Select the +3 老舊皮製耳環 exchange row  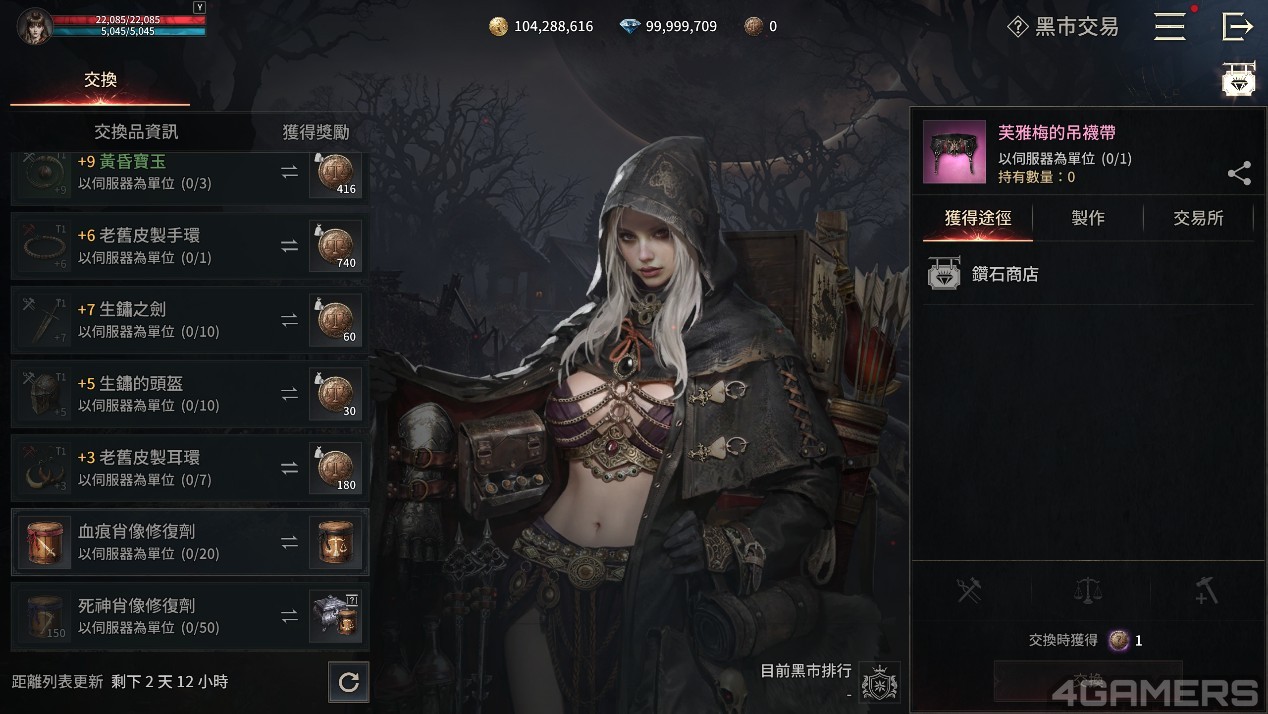tap(189, 468)
